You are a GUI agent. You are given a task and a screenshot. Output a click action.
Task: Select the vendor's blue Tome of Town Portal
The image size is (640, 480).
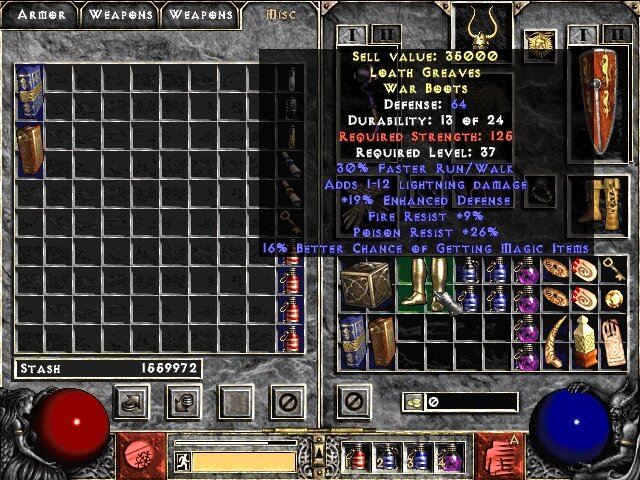point(29,90)
